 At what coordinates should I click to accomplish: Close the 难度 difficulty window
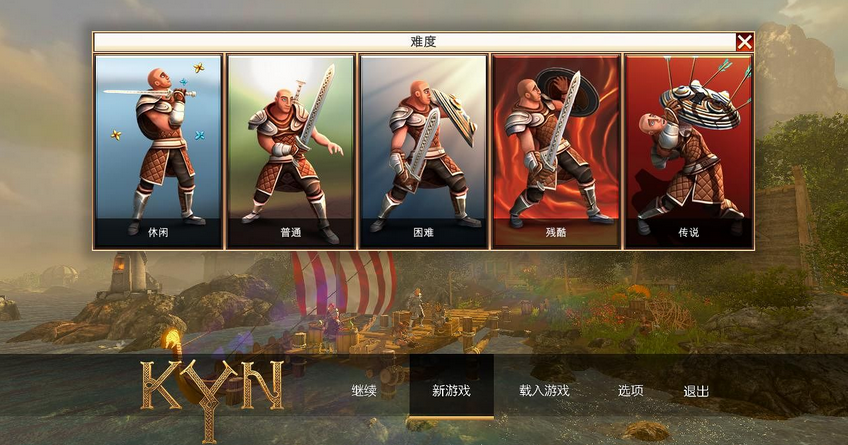[x=744, y=42]
